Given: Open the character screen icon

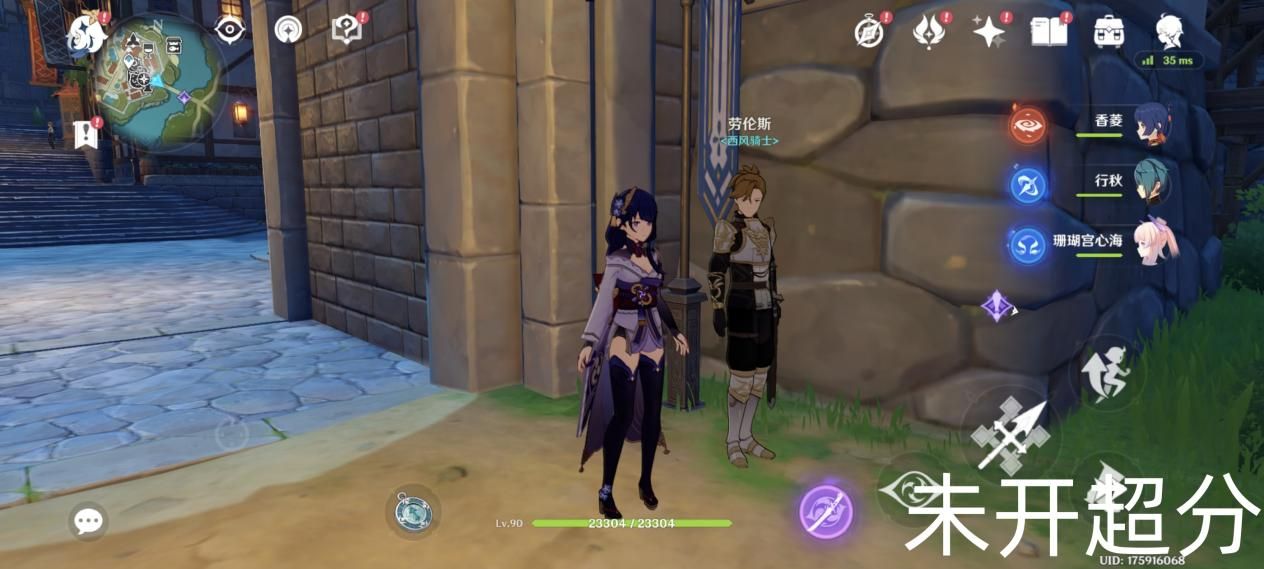Looking at the screenshot, I should click(1168, 32).
